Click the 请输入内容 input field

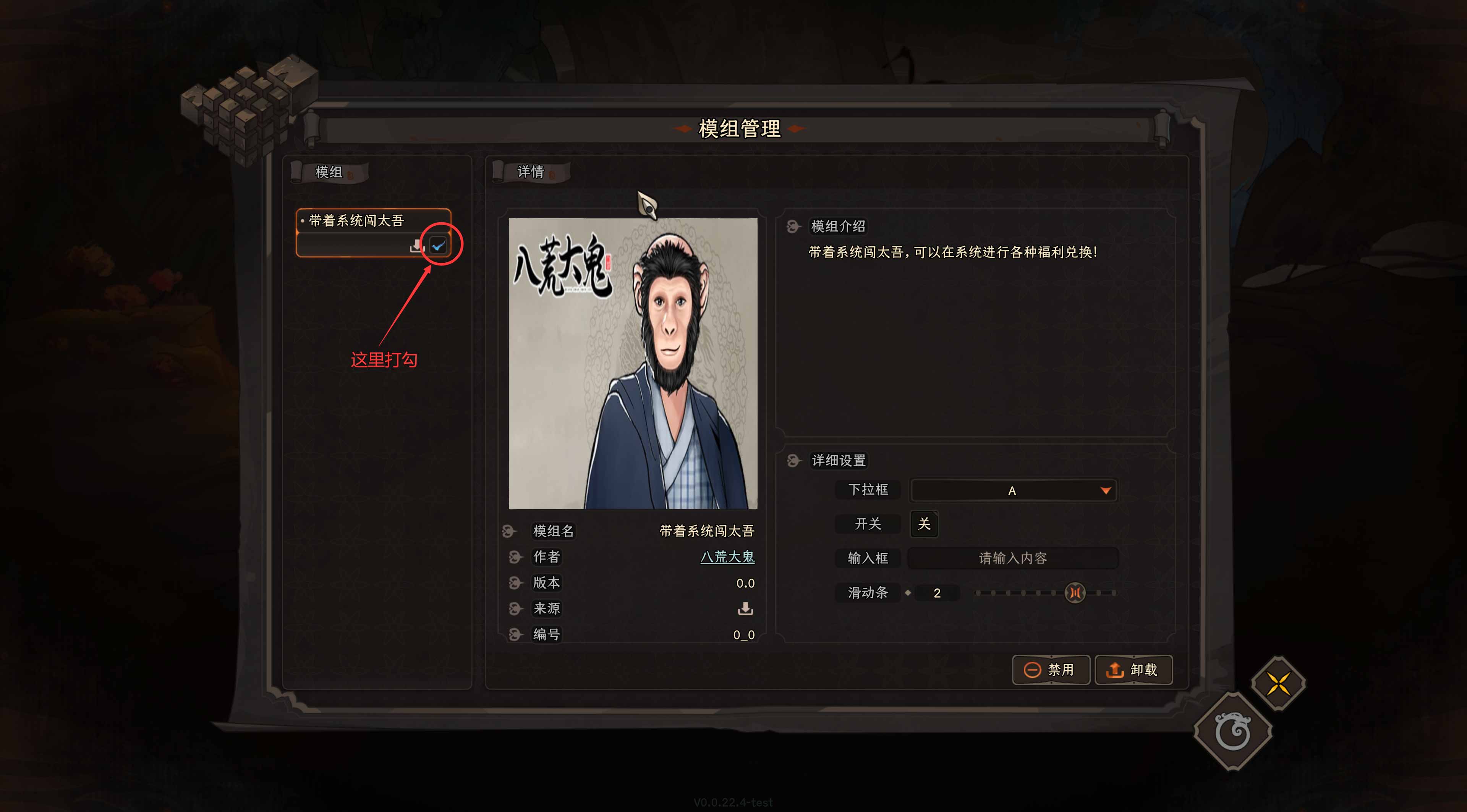(x=1012, y=558)
